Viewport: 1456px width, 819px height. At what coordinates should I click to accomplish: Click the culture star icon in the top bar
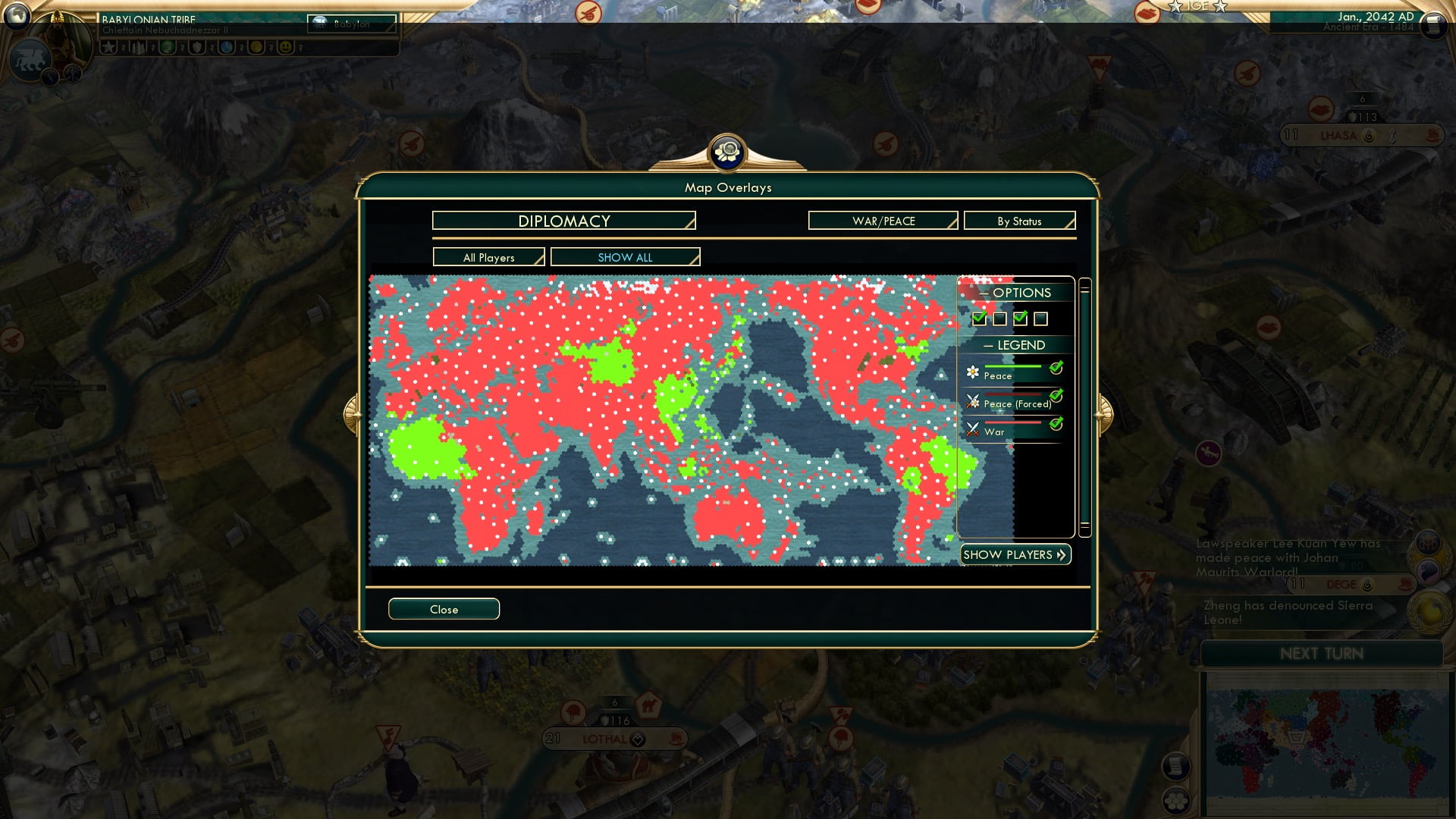(108, 48)
